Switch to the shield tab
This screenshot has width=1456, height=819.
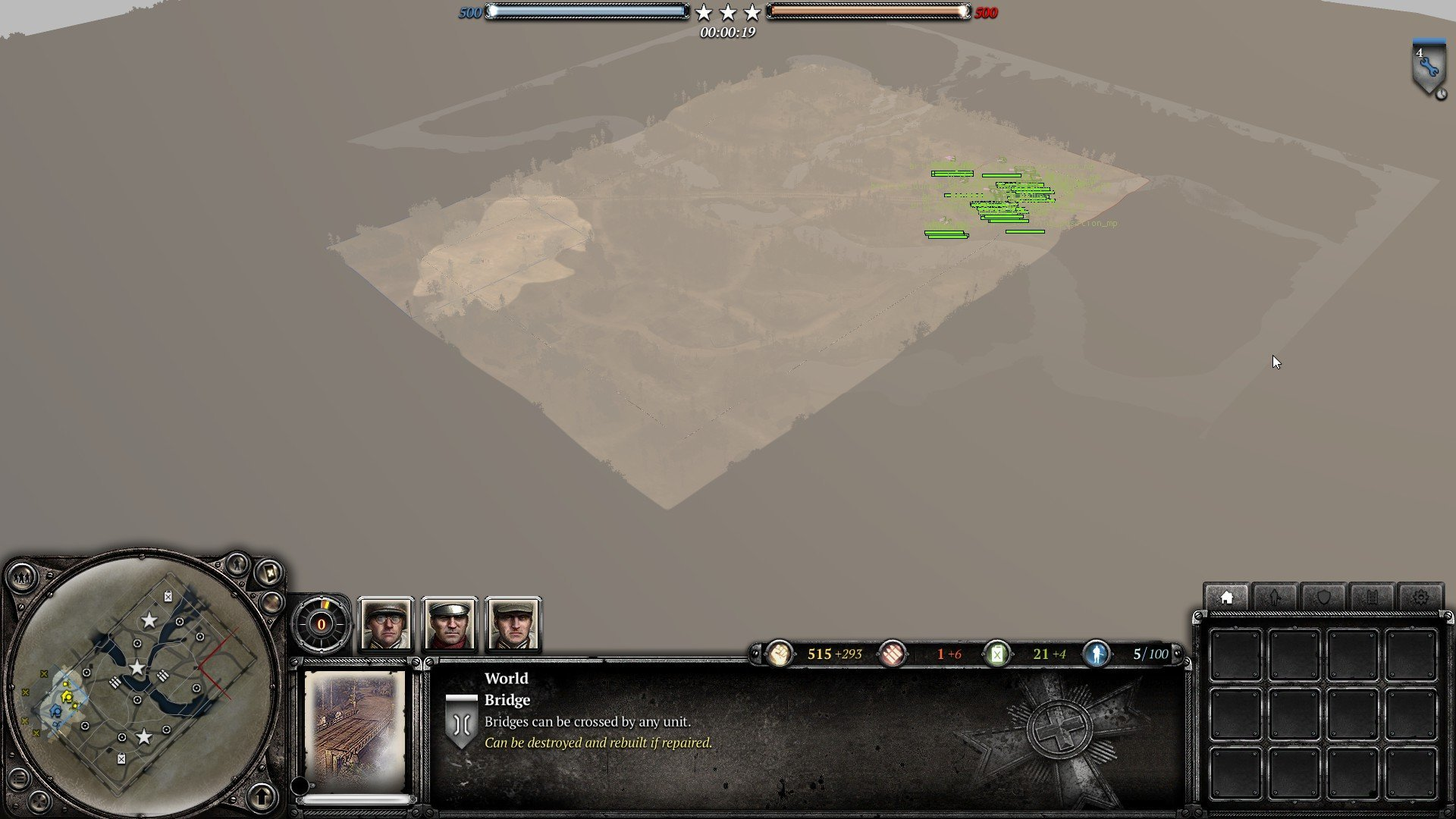pyautogui.click(x=1323, y=598)
